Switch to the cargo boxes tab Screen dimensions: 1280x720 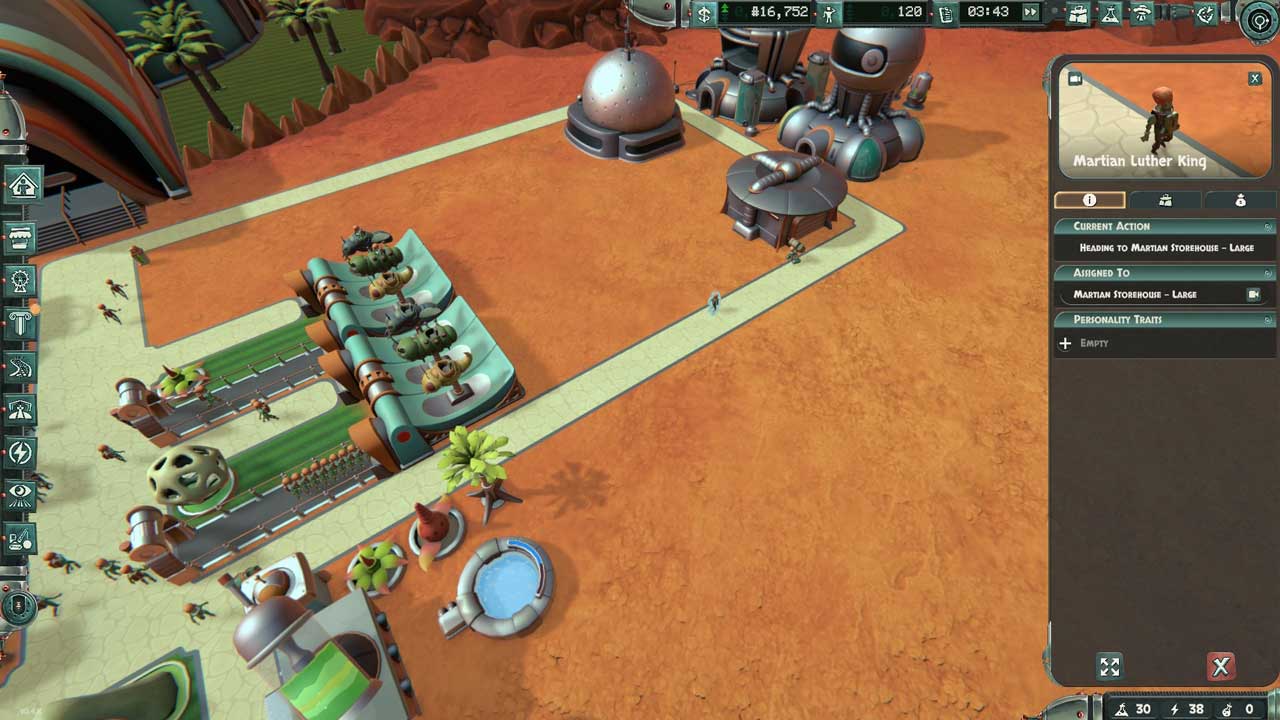pyautogui.click(x=1165, y=200)
